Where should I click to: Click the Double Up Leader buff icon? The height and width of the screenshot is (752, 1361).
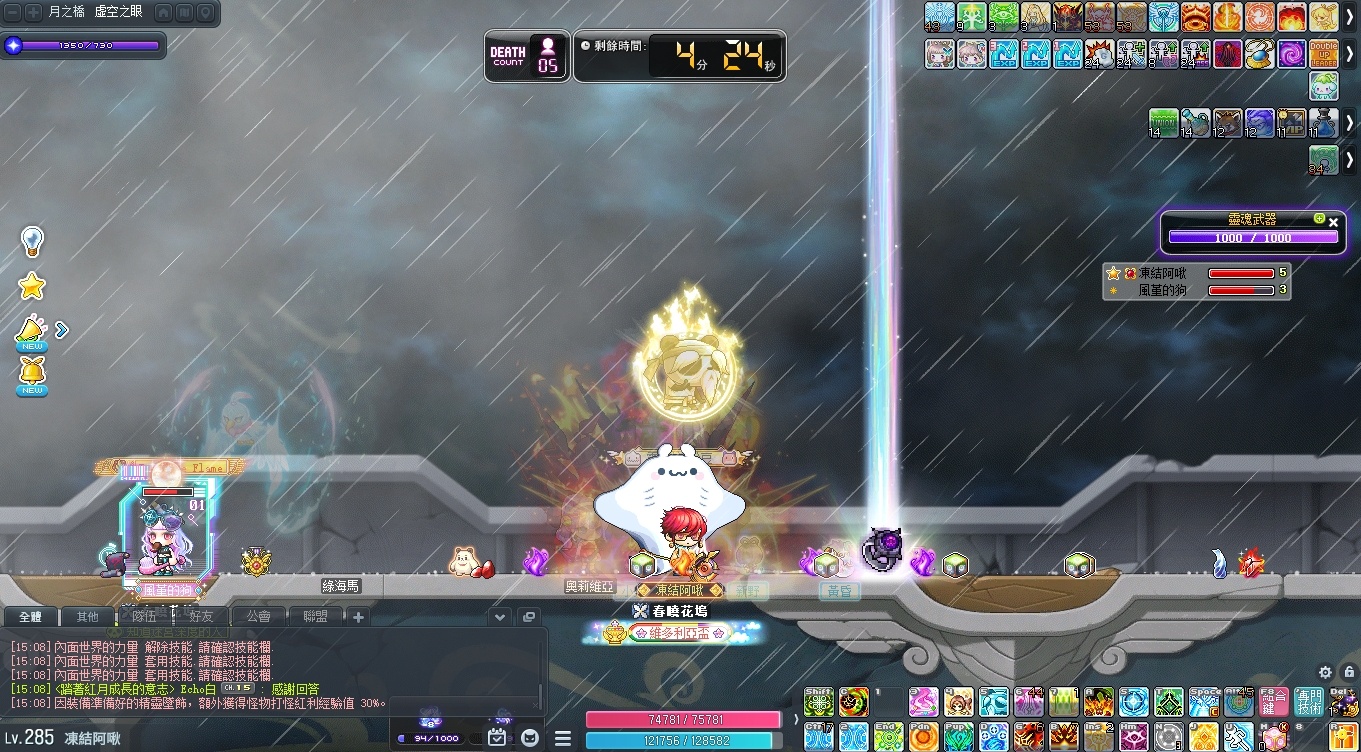[x=1324, y=53]
